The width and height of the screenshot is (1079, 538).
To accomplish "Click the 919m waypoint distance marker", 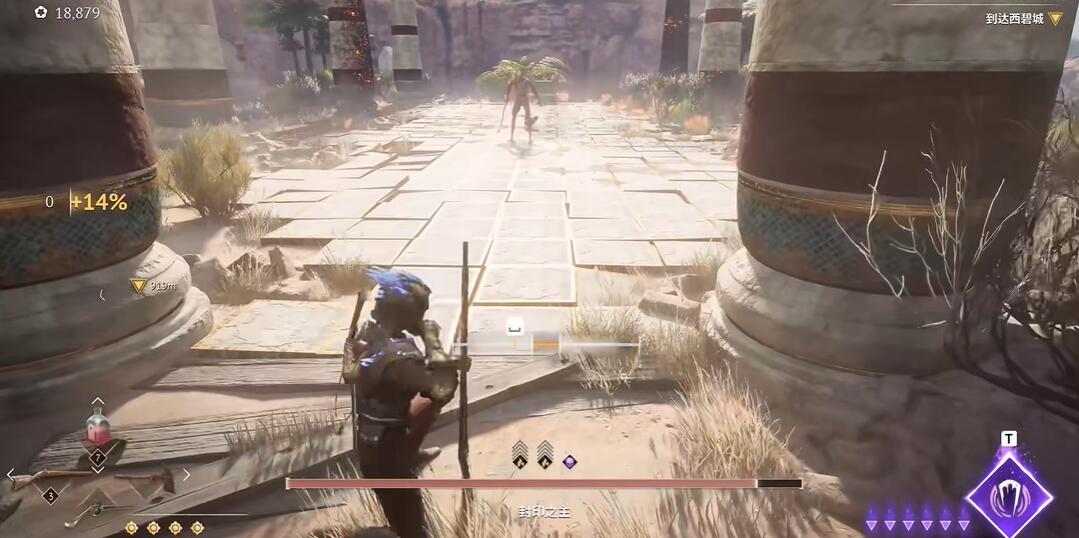I will 152,286.
